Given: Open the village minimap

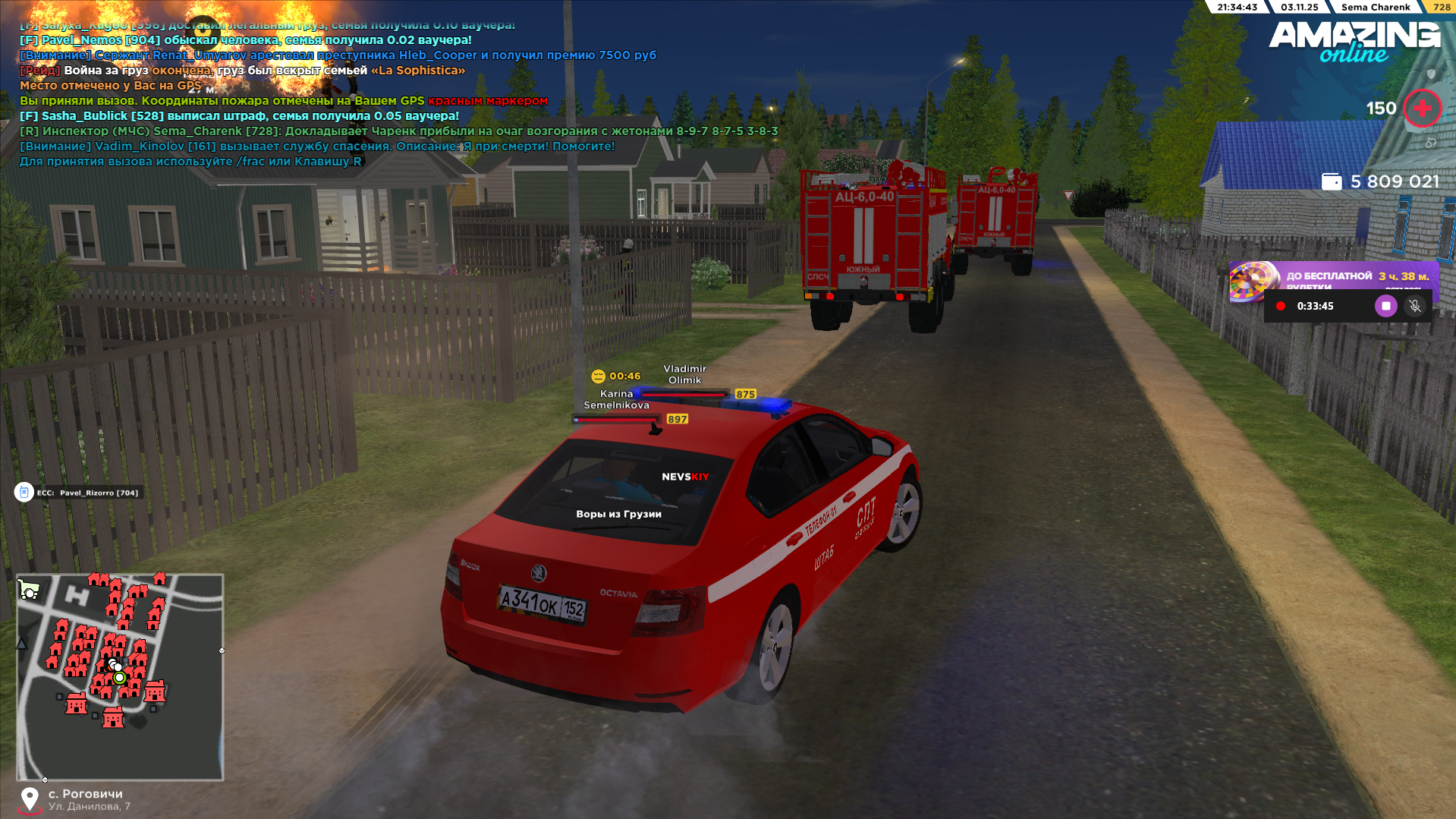Looking at the screenshot, I should click(120, 676).
